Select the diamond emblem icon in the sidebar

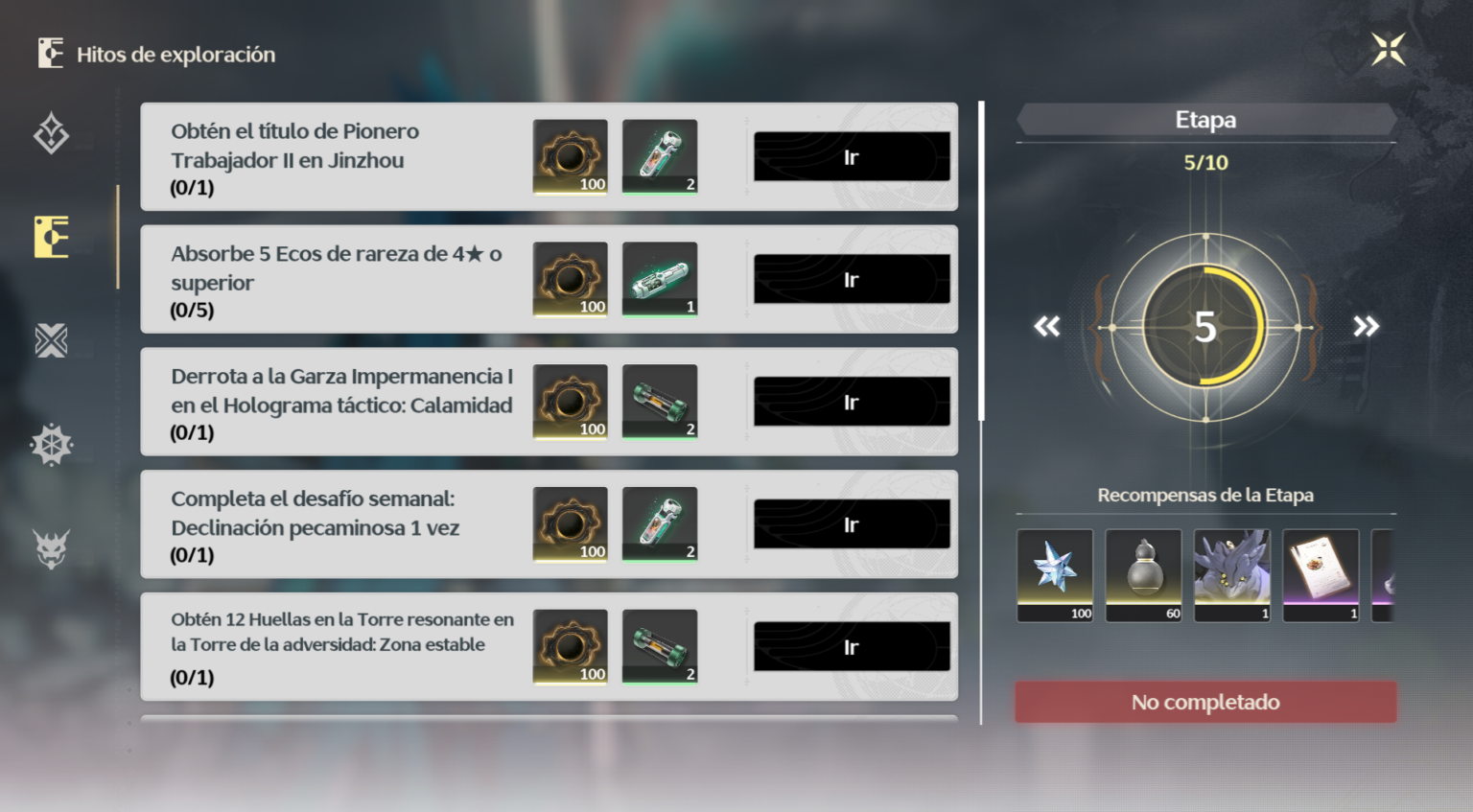(x=52, y=134)
